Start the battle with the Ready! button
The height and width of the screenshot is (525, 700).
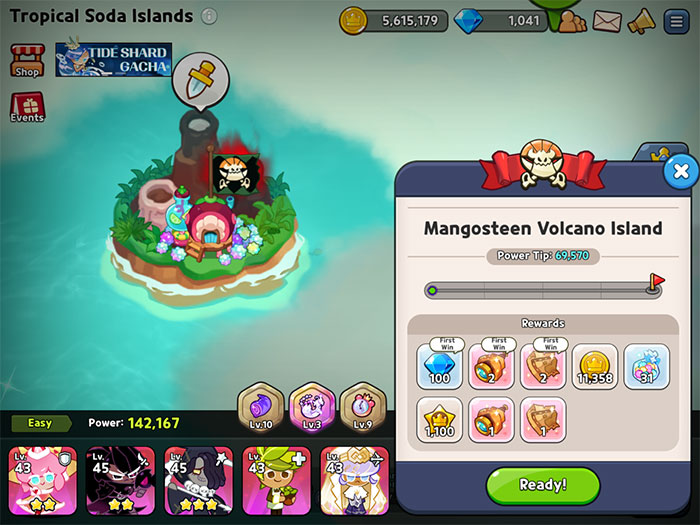(543, 485)
